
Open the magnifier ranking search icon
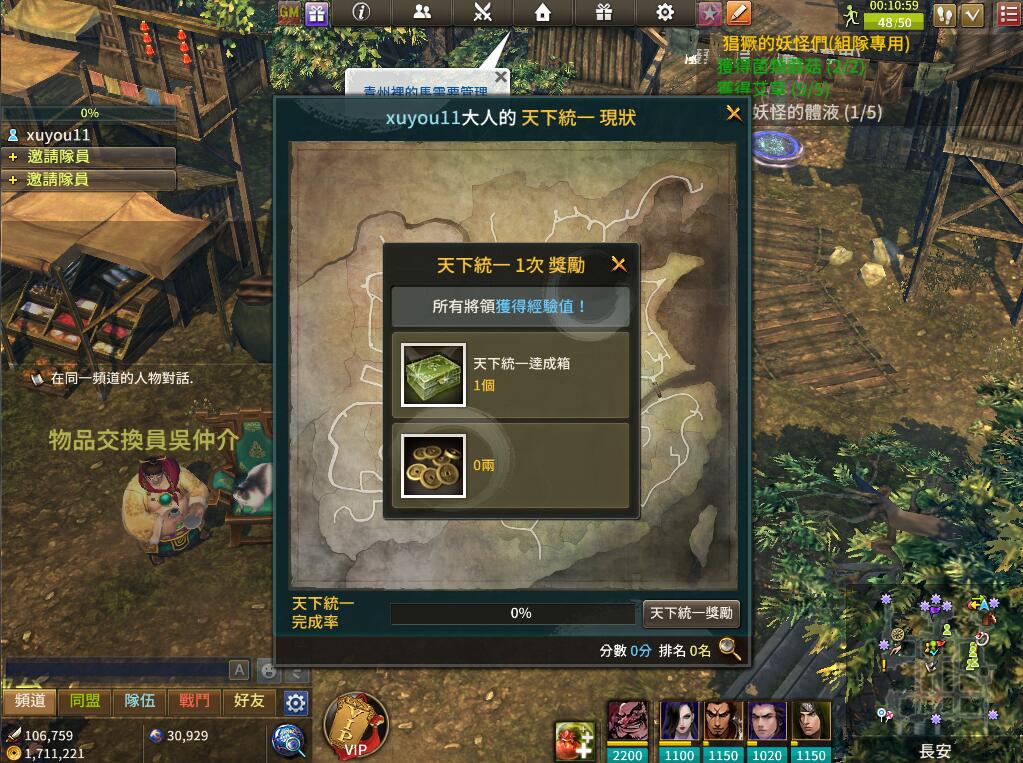tap(730, 650)
